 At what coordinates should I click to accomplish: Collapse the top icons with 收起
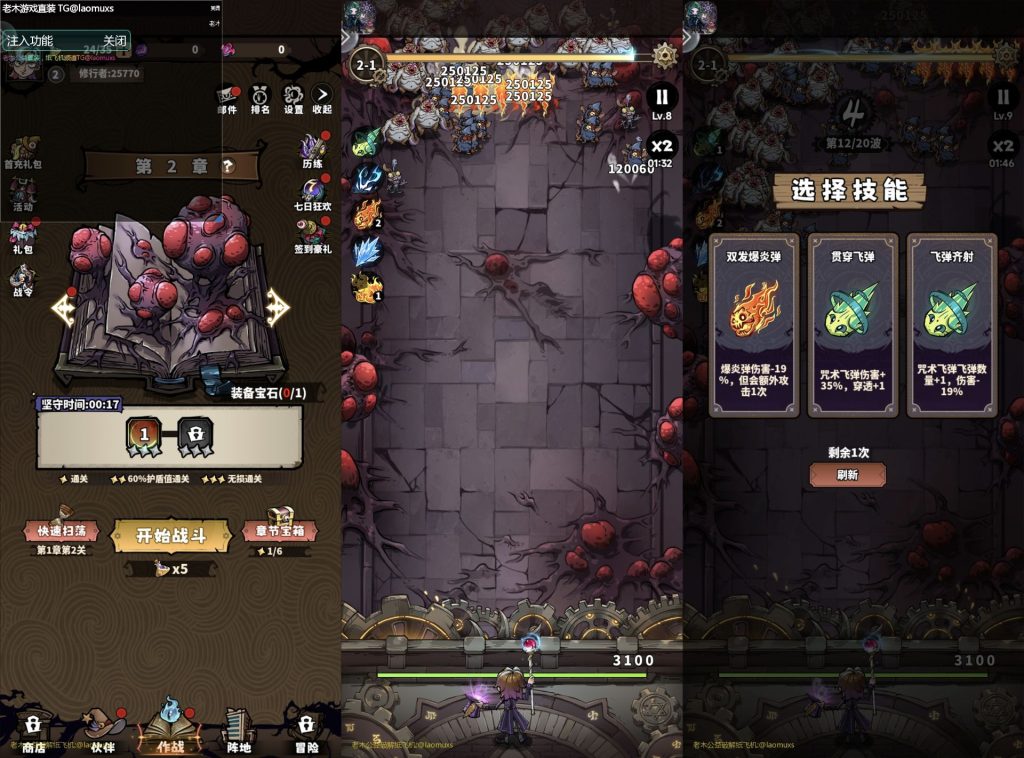coord(322,98)
